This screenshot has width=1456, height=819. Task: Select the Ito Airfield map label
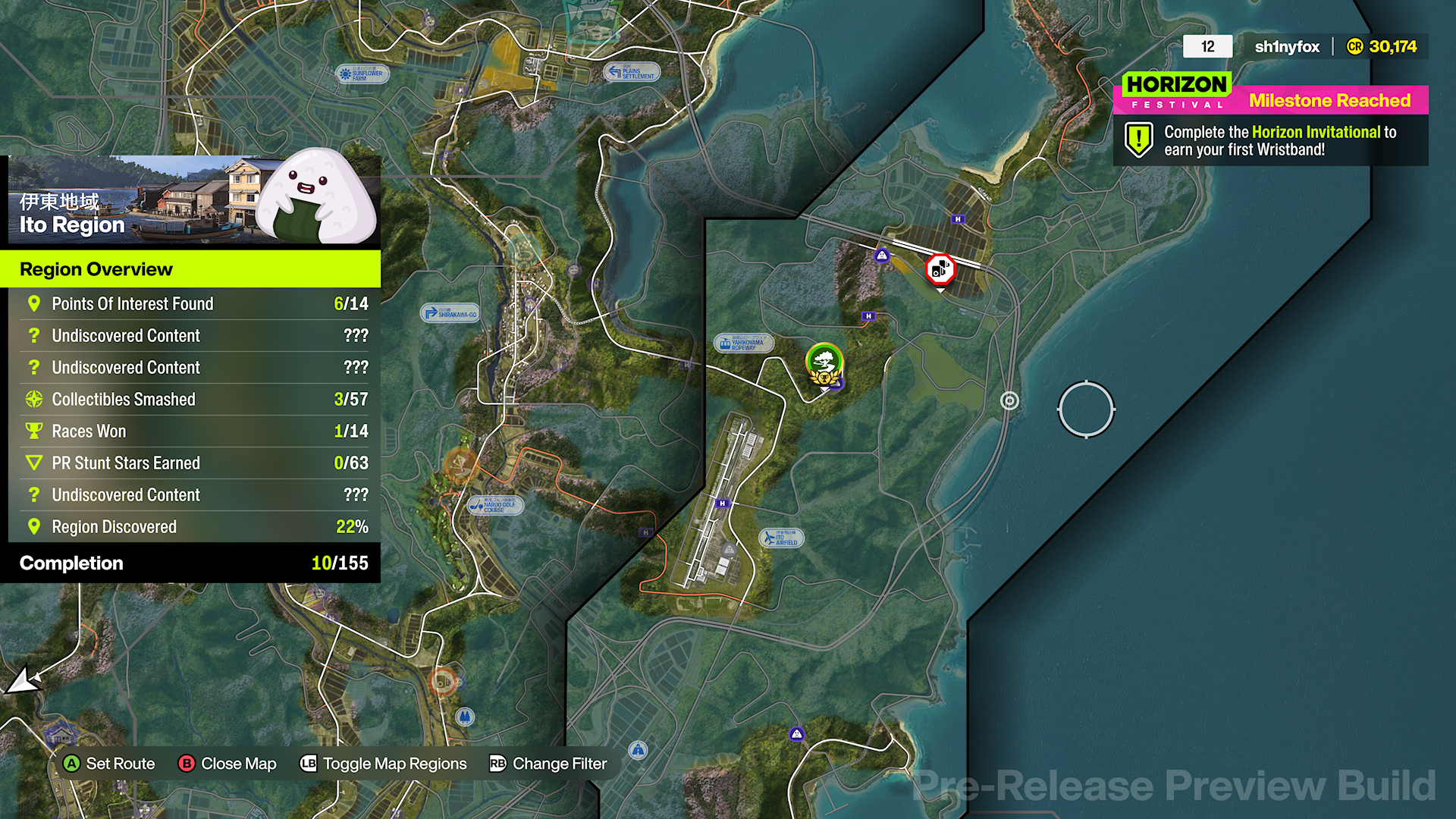(783, 537)
